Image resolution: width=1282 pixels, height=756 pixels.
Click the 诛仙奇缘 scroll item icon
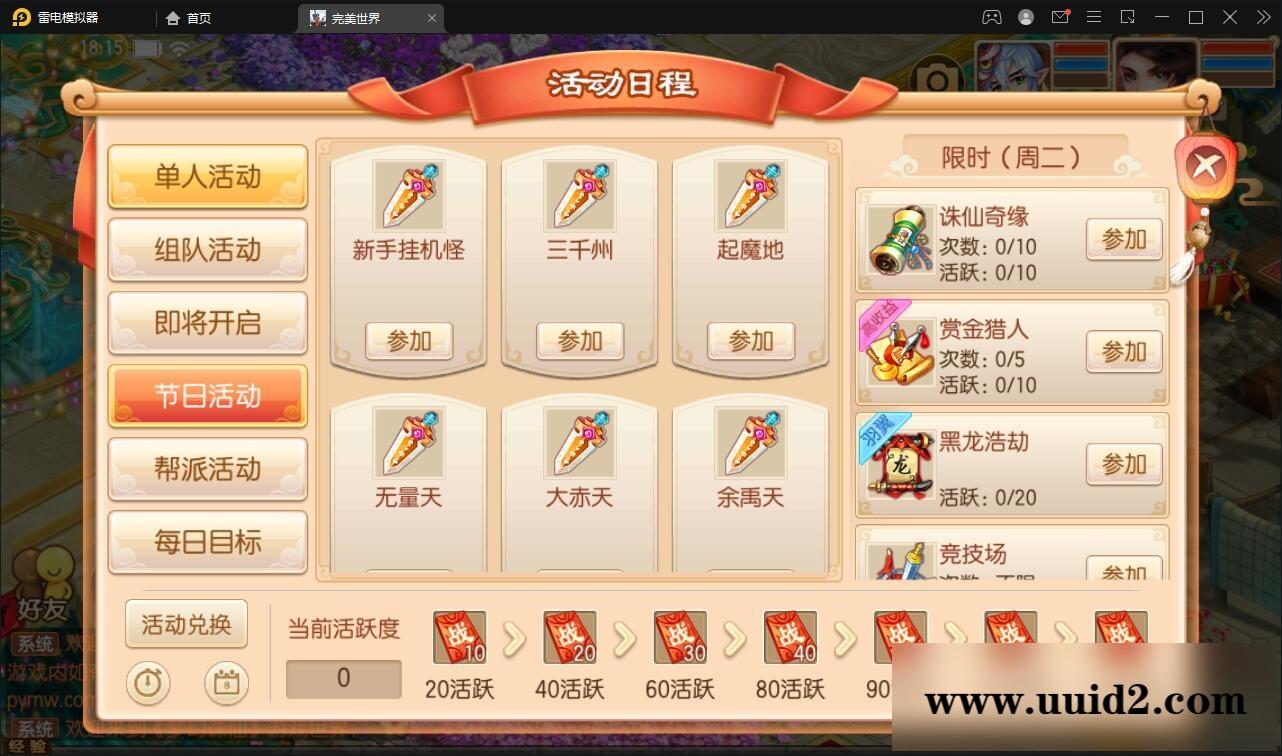pos(896,241)
